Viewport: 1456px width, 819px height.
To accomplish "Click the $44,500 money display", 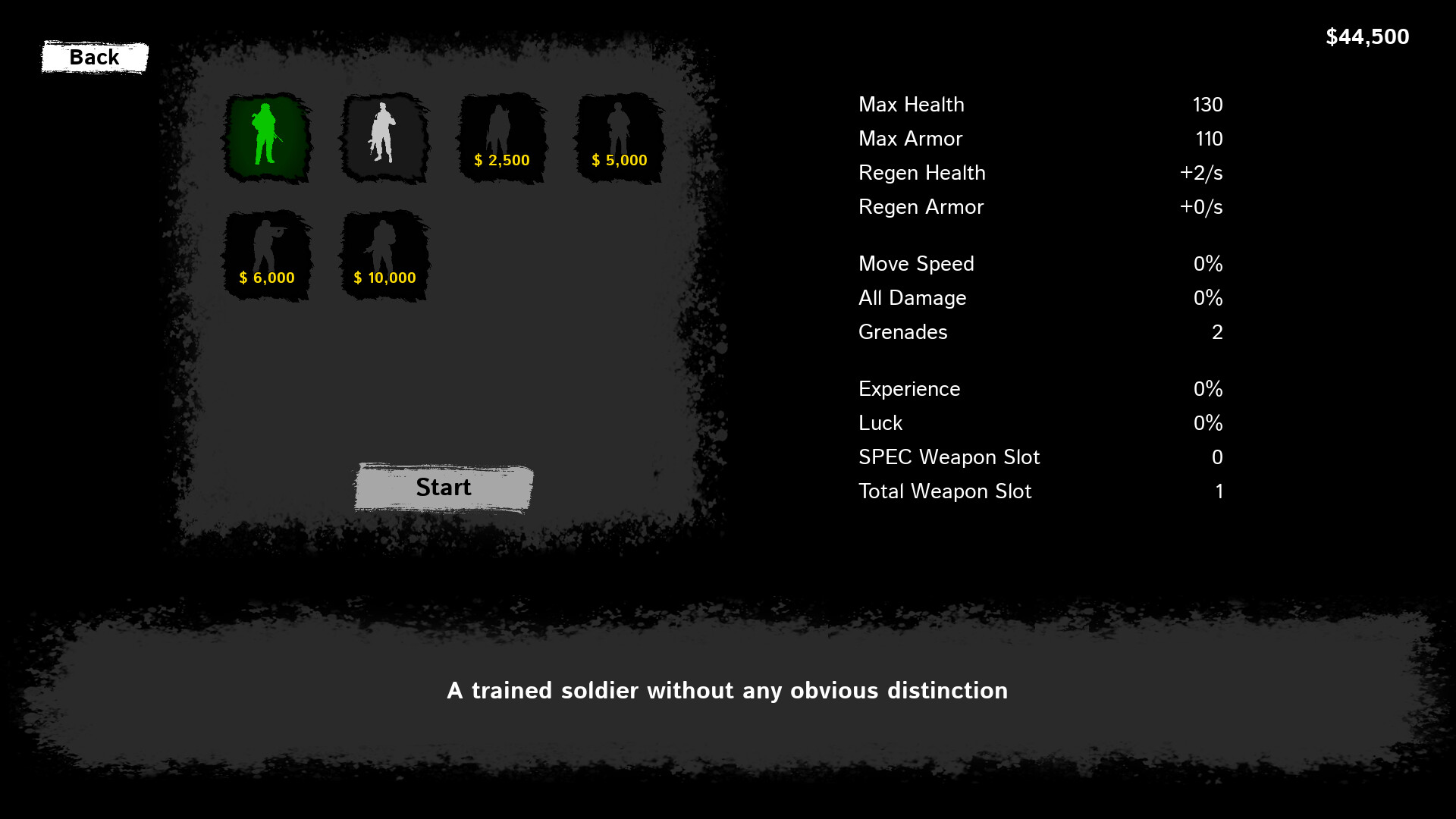I will click(x=1367, y=36).
